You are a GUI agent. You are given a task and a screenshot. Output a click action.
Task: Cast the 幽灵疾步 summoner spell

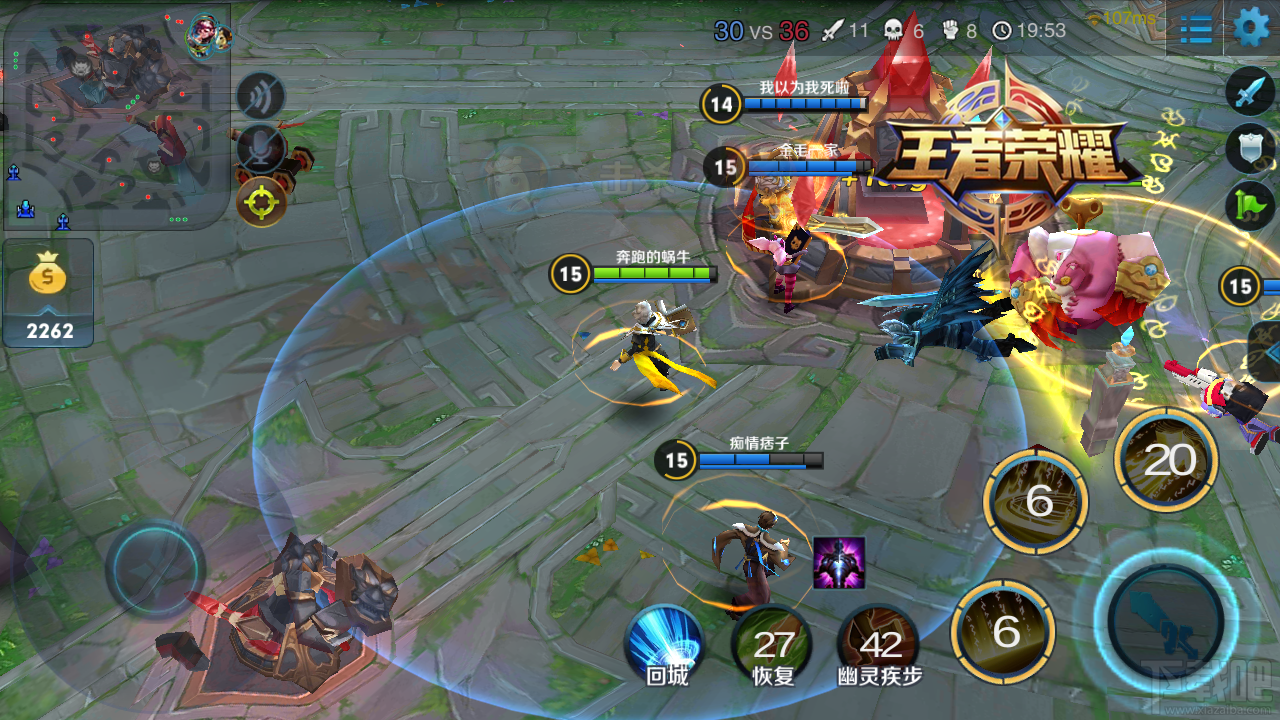[x=879, y=645]
